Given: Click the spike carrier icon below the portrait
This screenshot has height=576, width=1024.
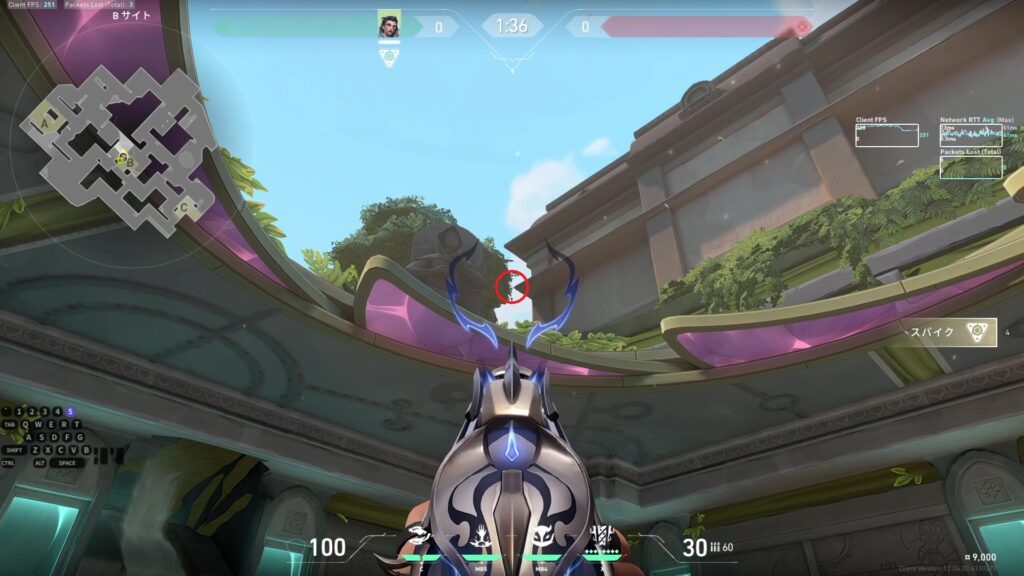Looking at the screenshot, I should click(x=389, y=57).
